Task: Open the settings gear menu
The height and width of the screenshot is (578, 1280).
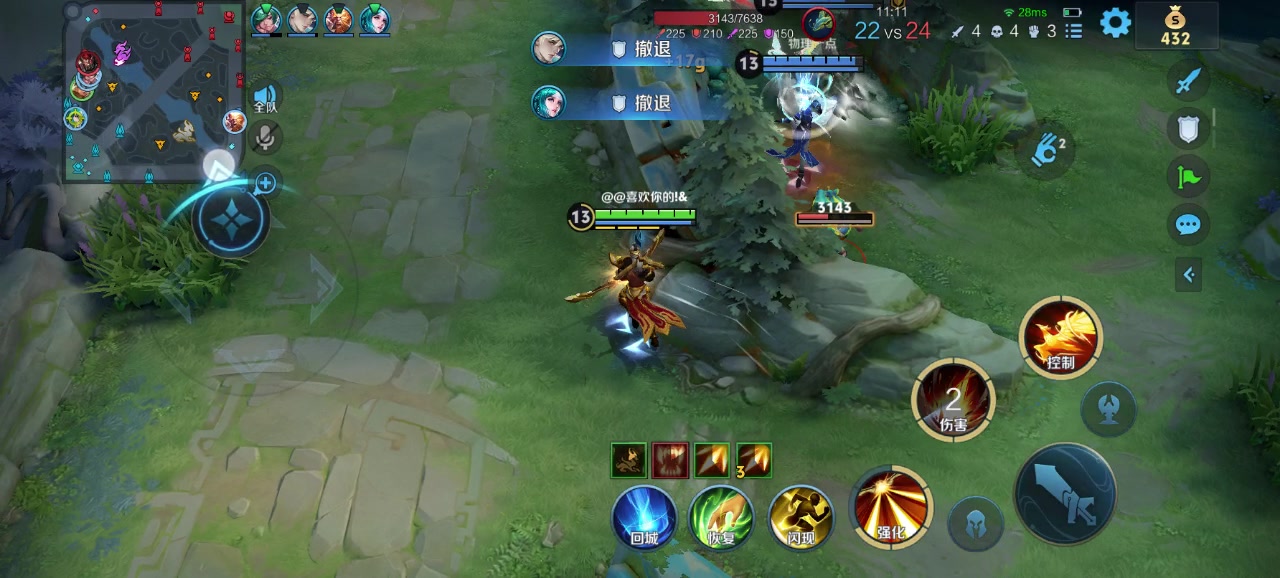Action: 1115,23
